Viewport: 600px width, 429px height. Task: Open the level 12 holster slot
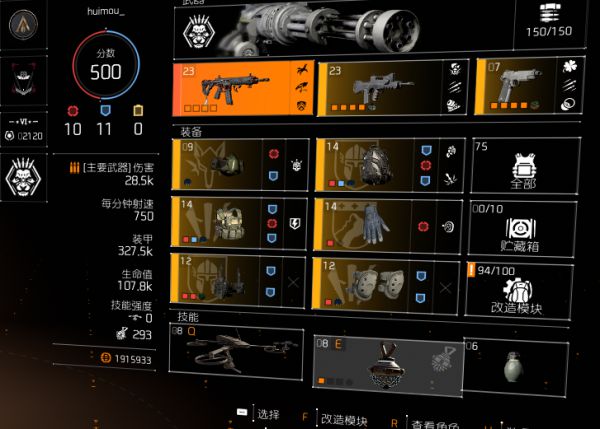coord(240,280)
